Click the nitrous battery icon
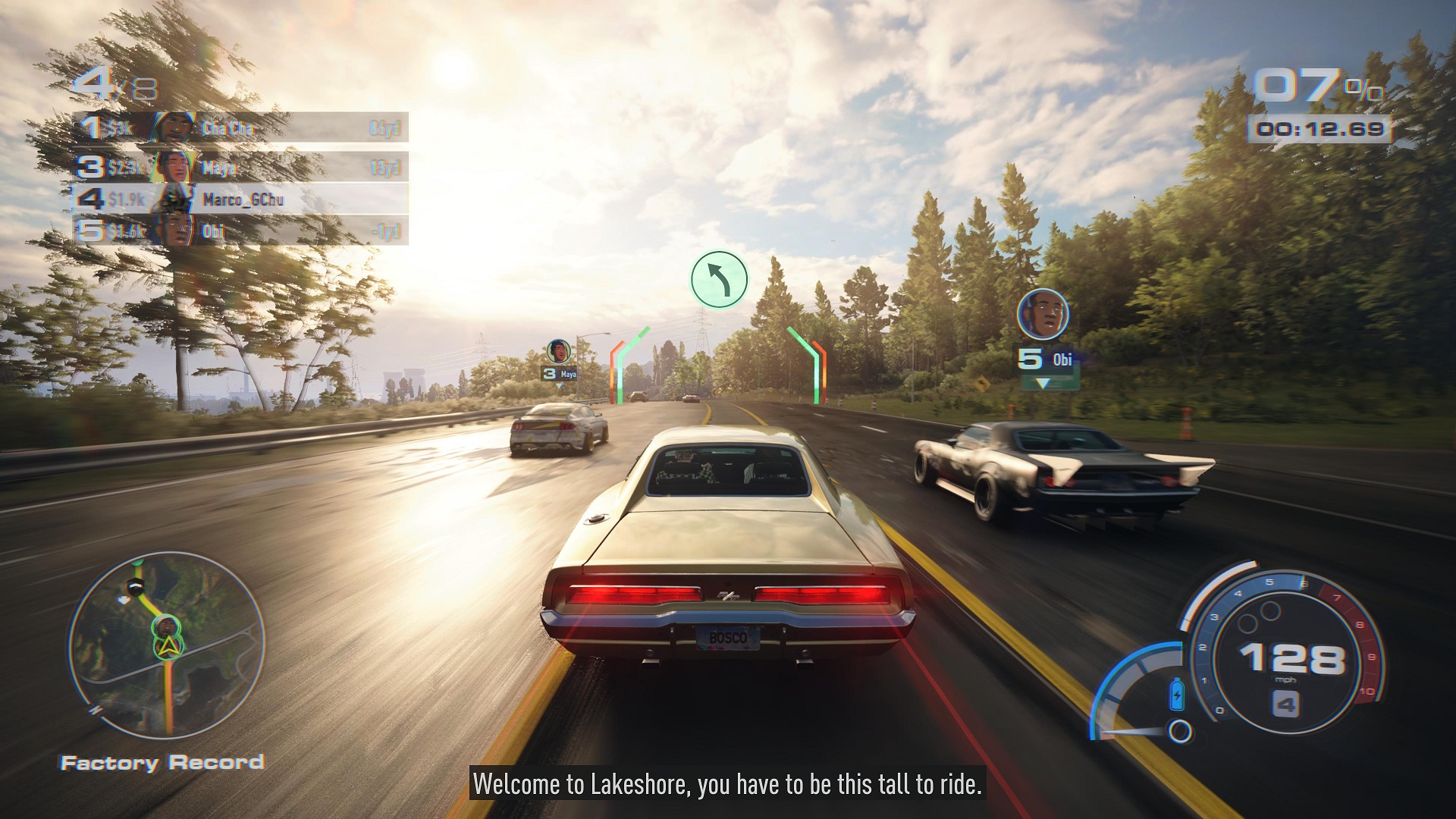1456x819 pixels. [x=1177, y=694]
